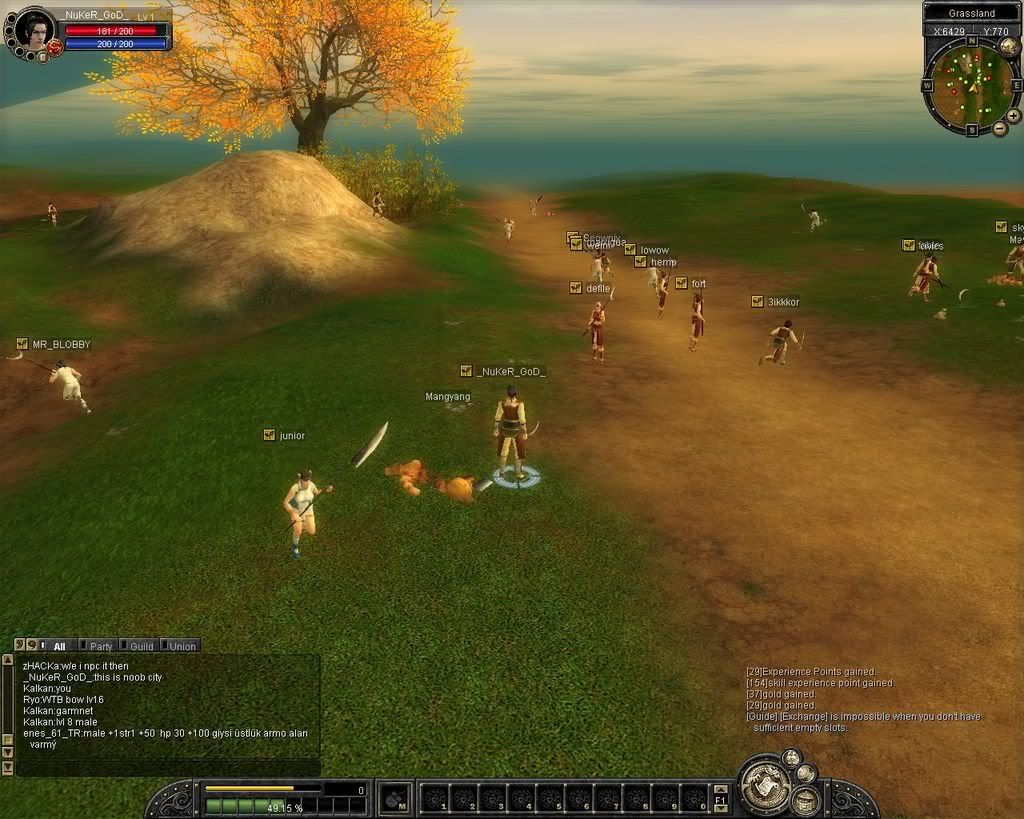Click the hotbar page down arrow
1024x819 pixels.
720,807
